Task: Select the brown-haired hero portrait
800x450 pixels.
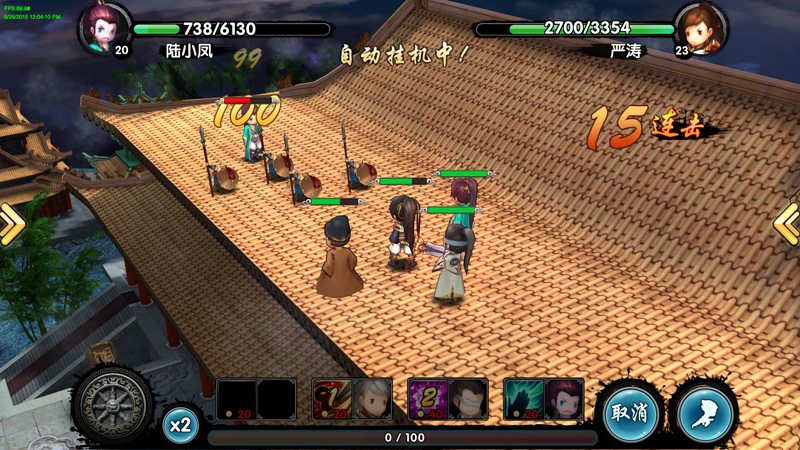Action: pos(564,398)
